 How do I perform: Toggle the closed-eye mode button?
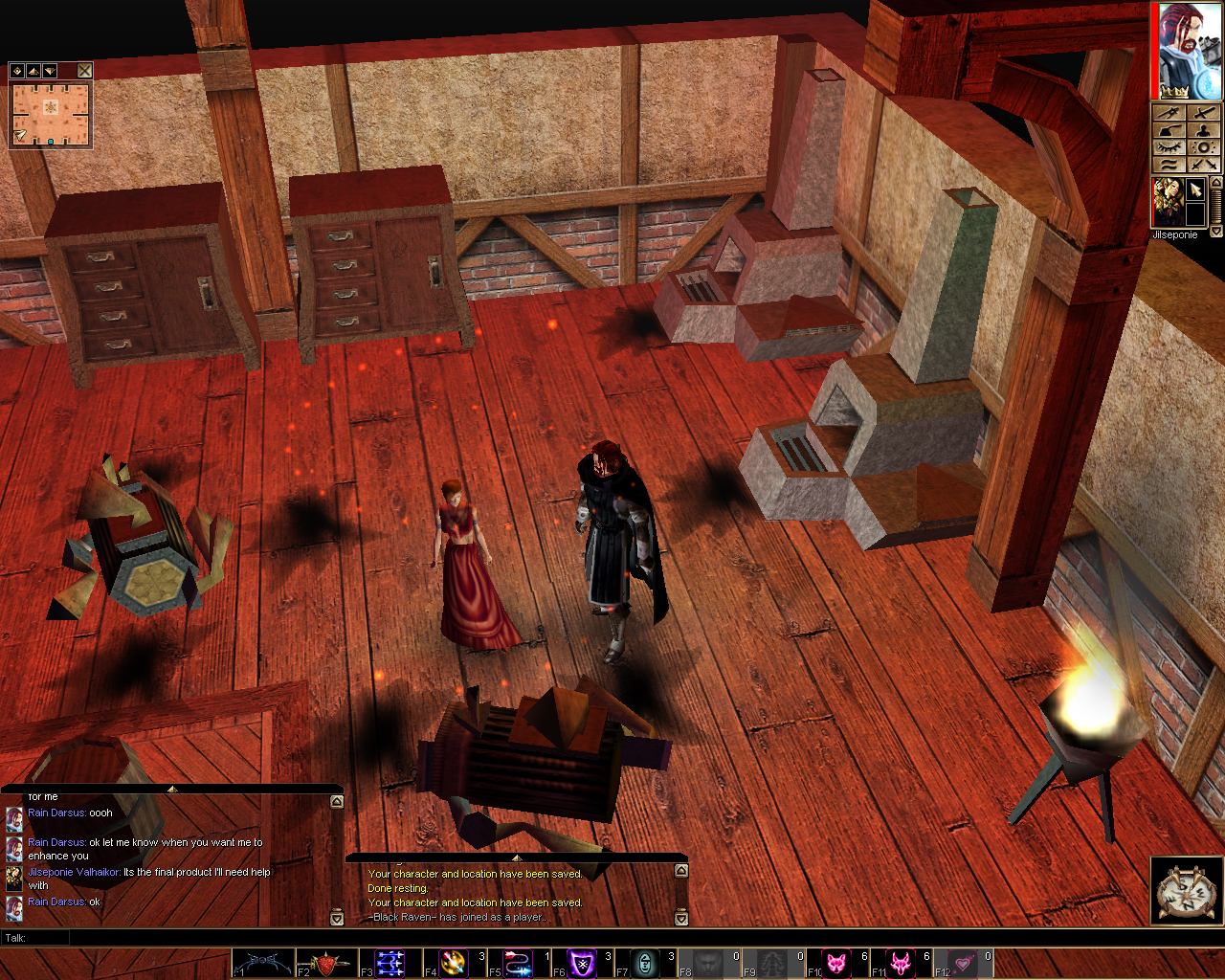tap(1169, 147)
